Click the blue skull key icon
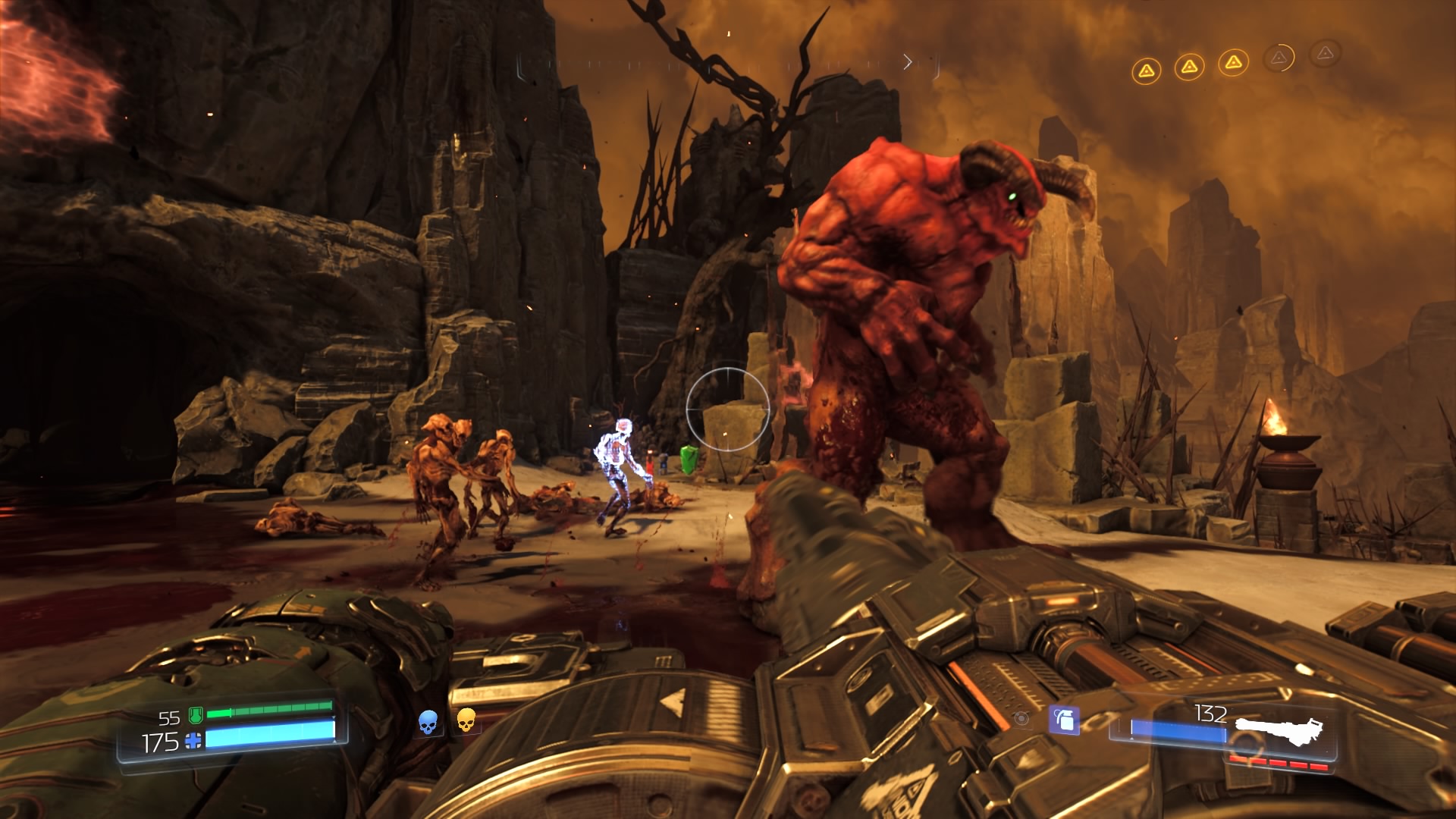Viewport: 1456px width, 819px height. coord(428,722)
